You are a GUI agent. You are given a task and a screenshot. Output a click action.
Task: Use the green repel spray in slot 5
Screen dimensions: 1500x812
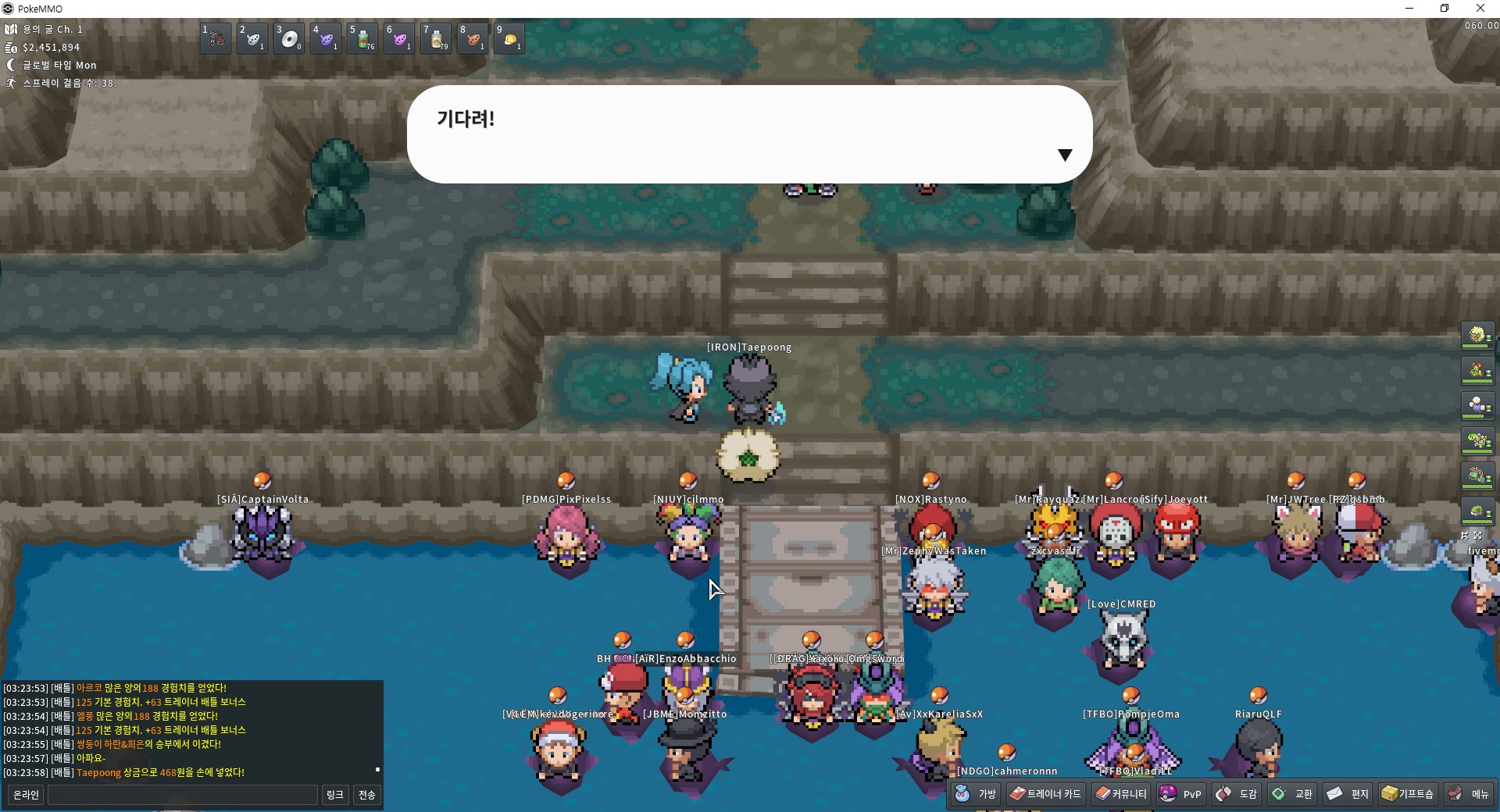pyautogui.click(x=362, y=38)
